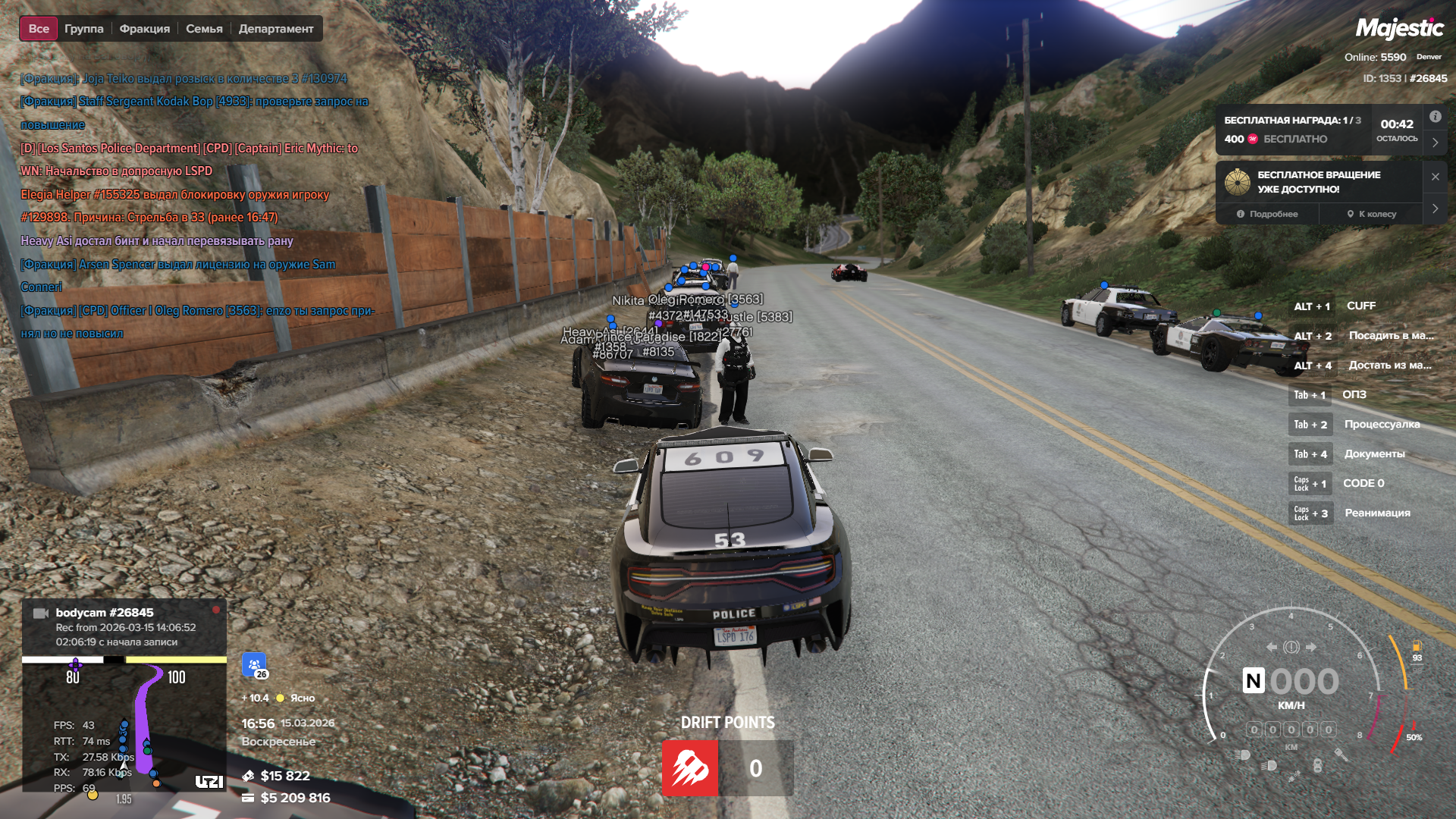Expand the free reward panel arrow
Screen dimensions: 1456x819
click(x=1435, y=143)
